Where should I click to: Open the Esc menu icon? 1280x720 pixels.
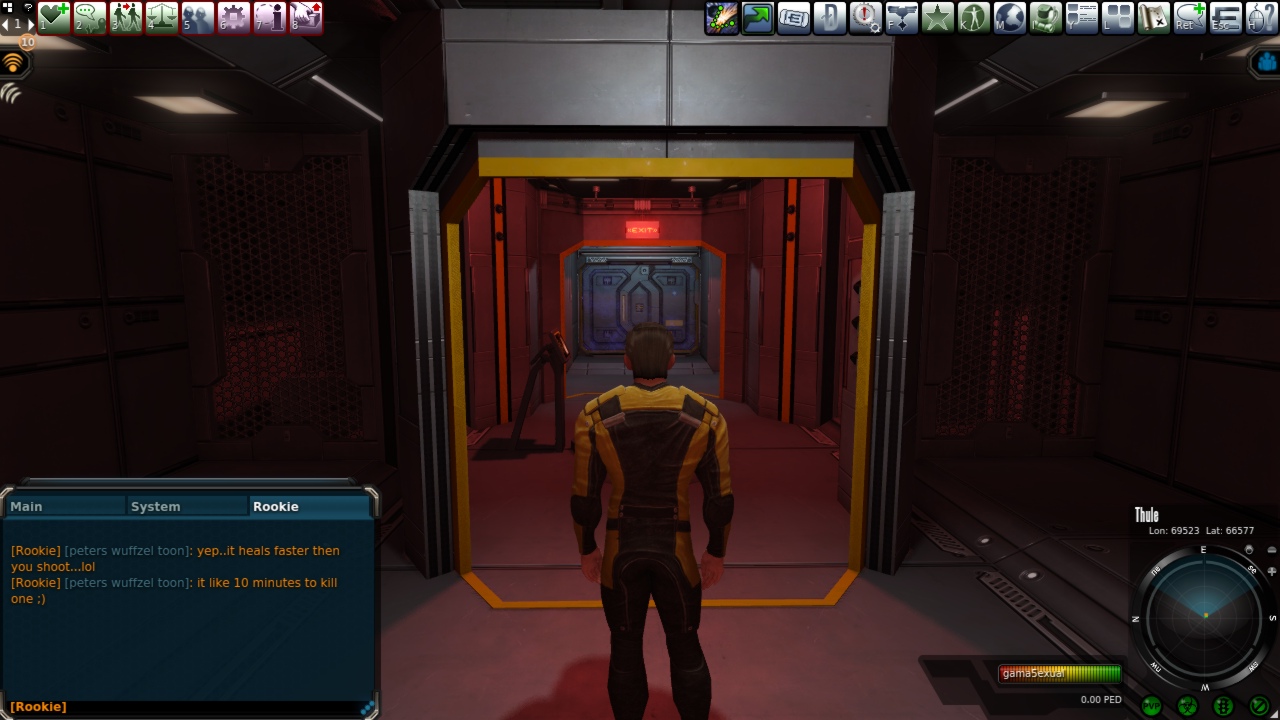point(1226,17)
